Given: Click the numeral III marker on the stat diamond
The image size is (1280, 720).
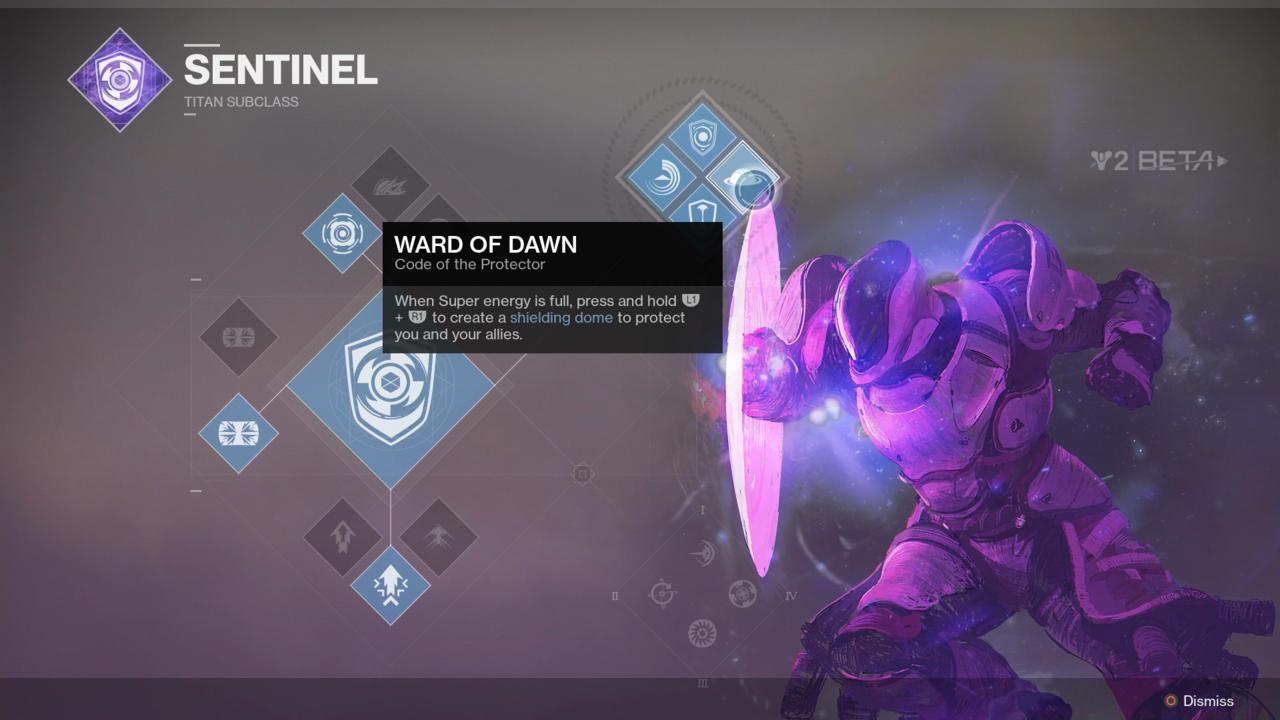Looking at the screenshot, I should click(x=703, y=684).
